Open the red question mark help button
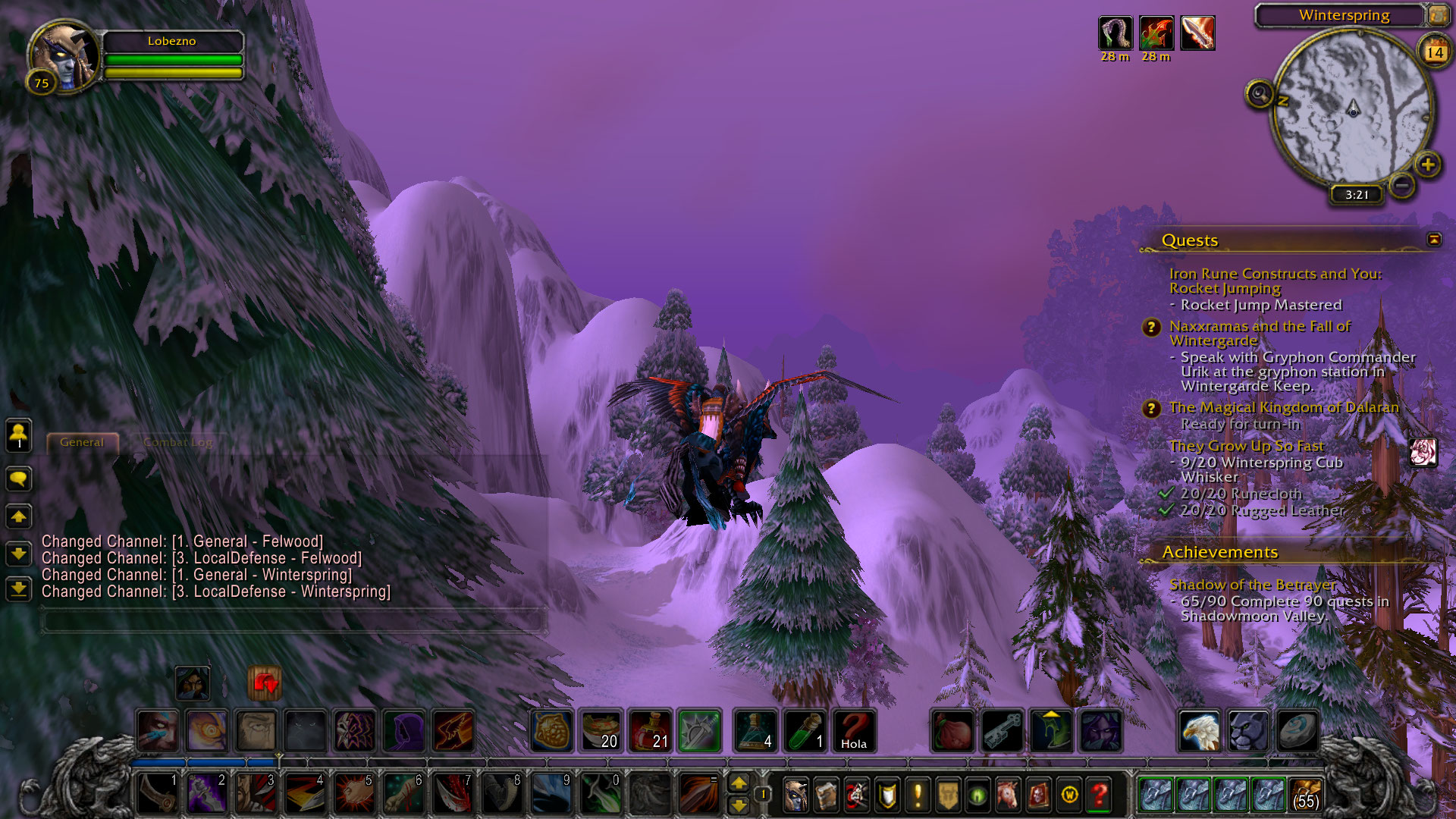This screenshot has width=1456, height=819. pos(1099,795)
